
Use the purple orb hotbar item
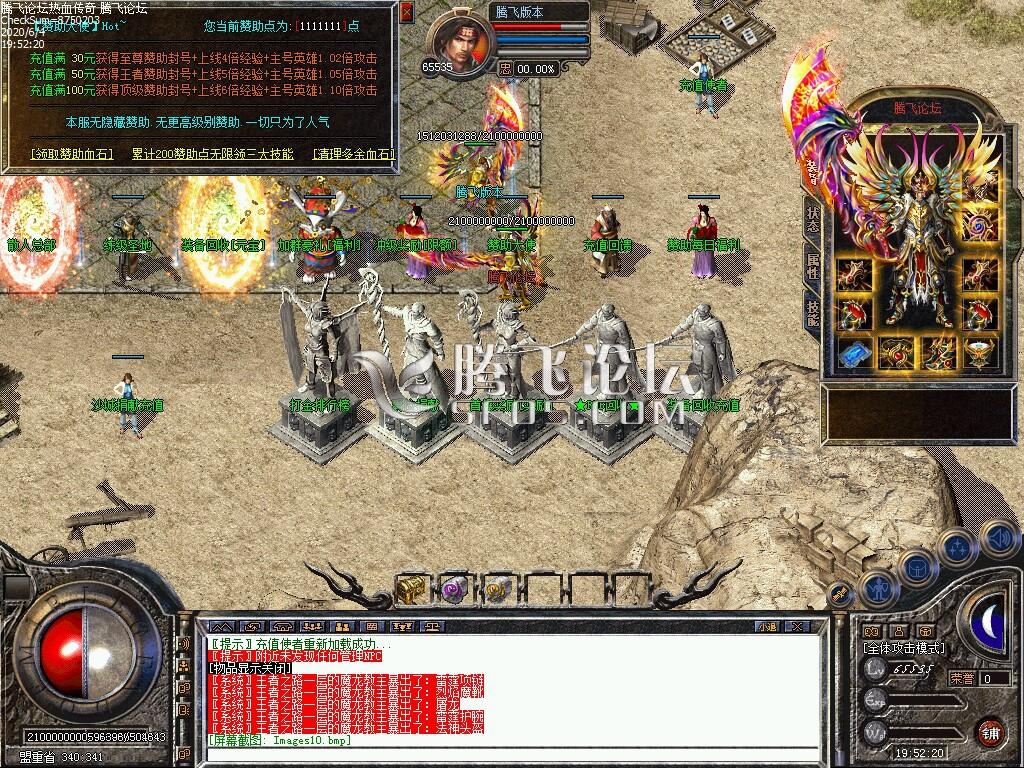pyautogui.click(x=455, y=590)
